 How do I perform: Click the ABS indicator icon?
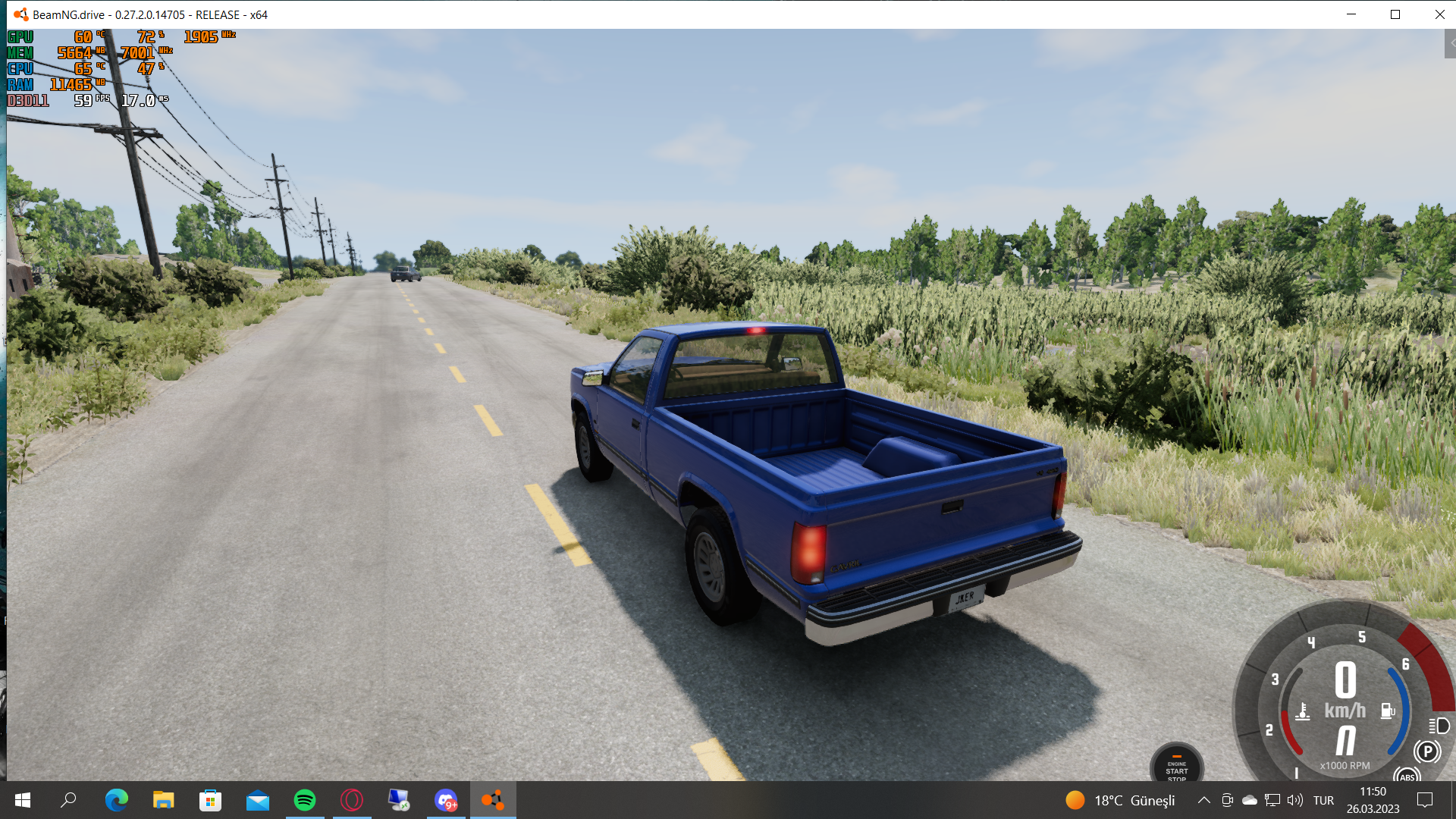1407,776
